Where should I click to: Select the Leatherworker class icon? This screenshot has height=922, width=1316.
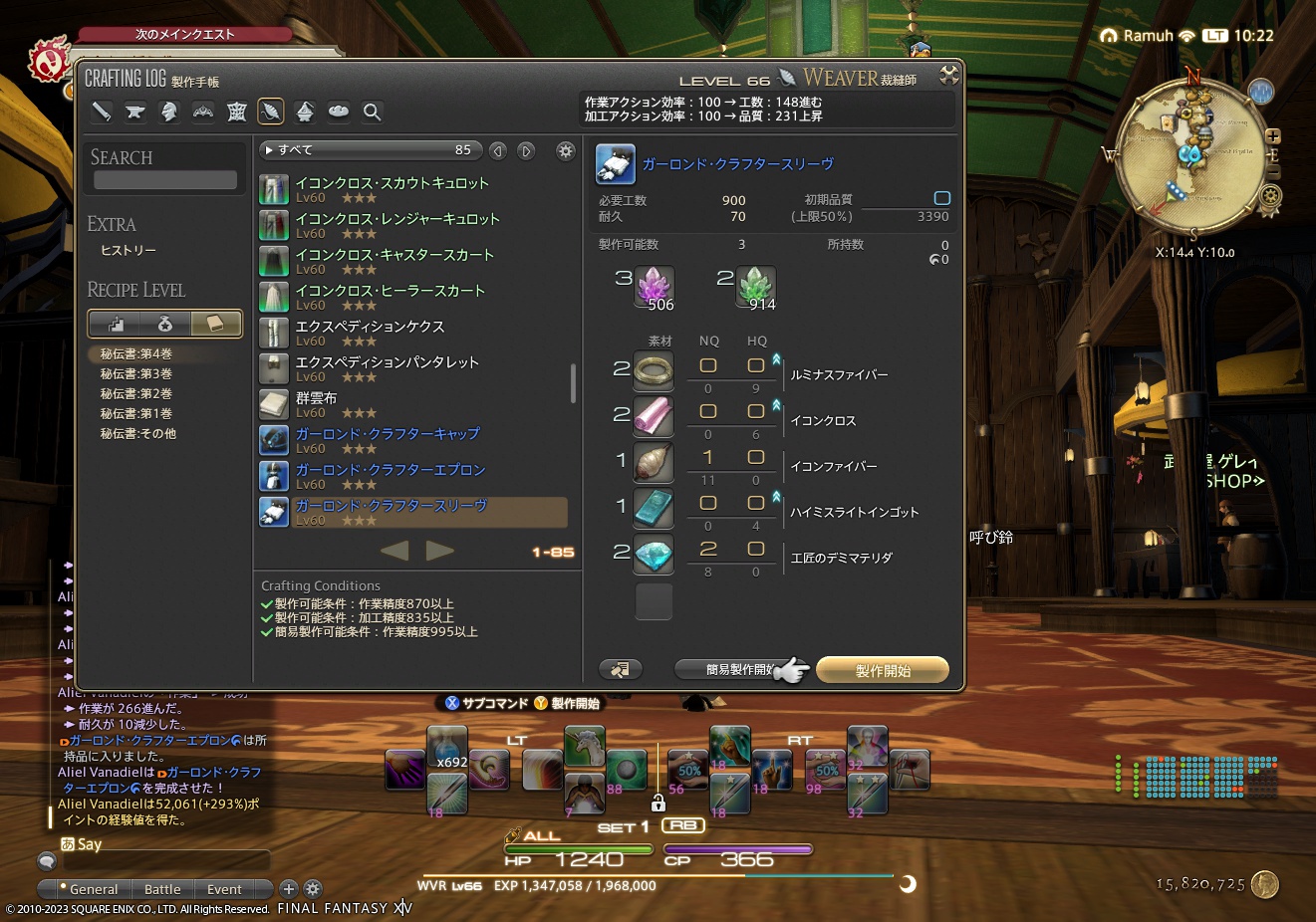click(237, 112)
